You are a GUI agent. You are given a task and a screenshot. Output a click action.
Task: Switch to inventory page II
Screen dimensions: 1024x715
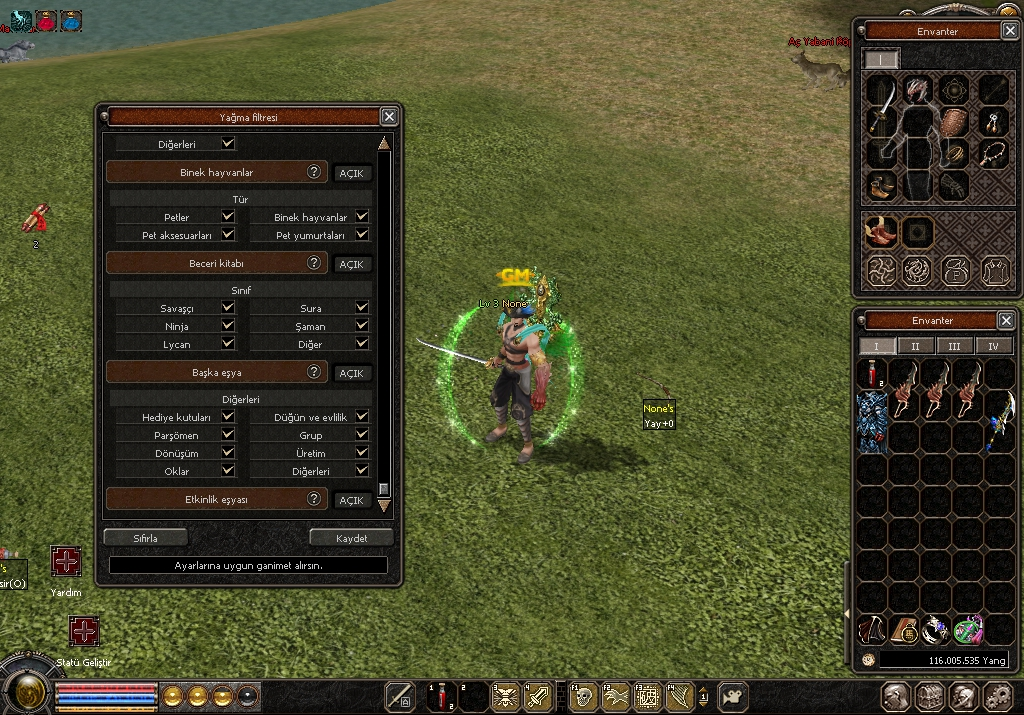click(915, 346)
